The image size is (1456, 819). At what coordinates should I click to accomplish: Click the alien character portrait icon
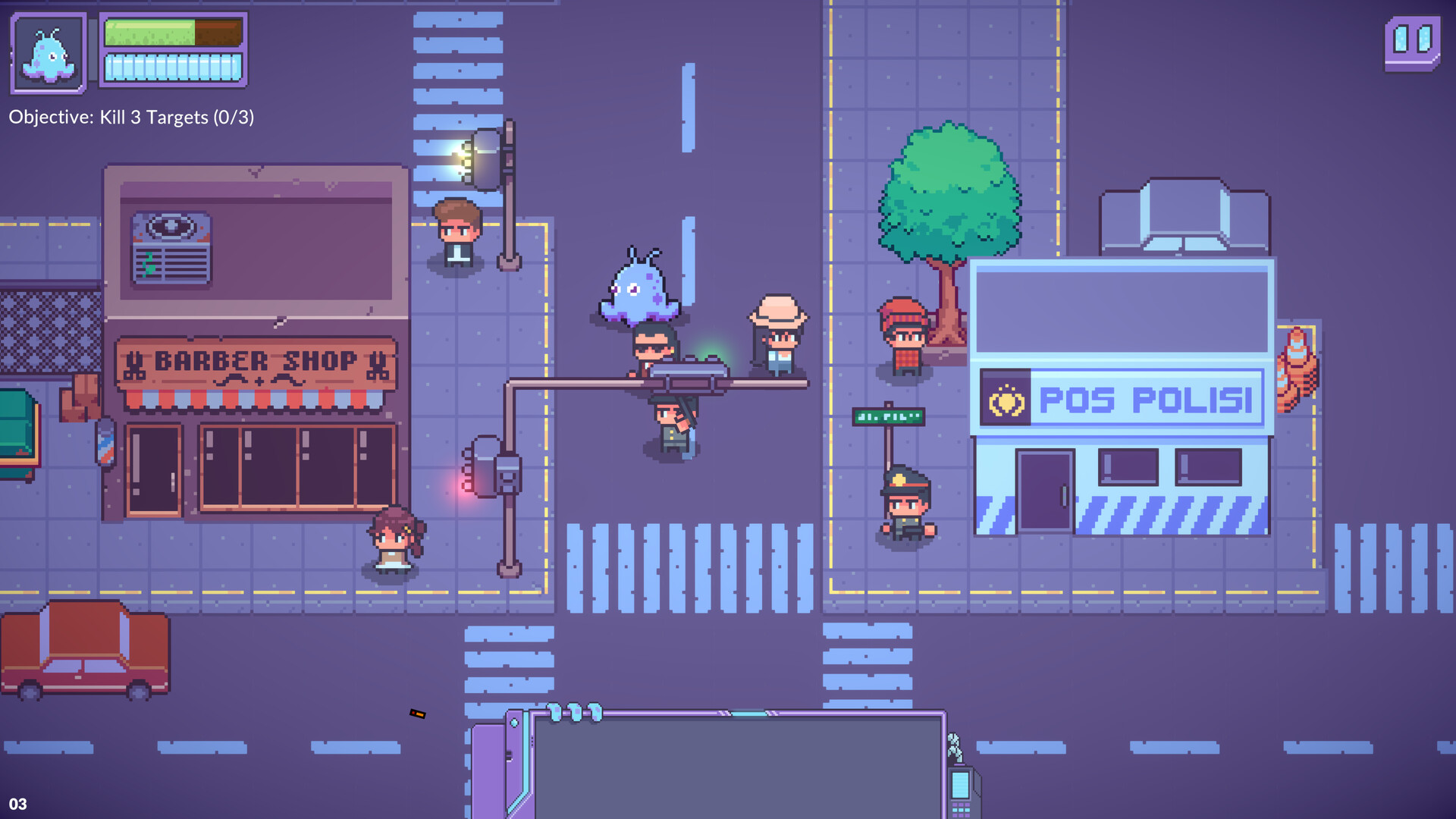pyautogui.click(x=47, y=53)
